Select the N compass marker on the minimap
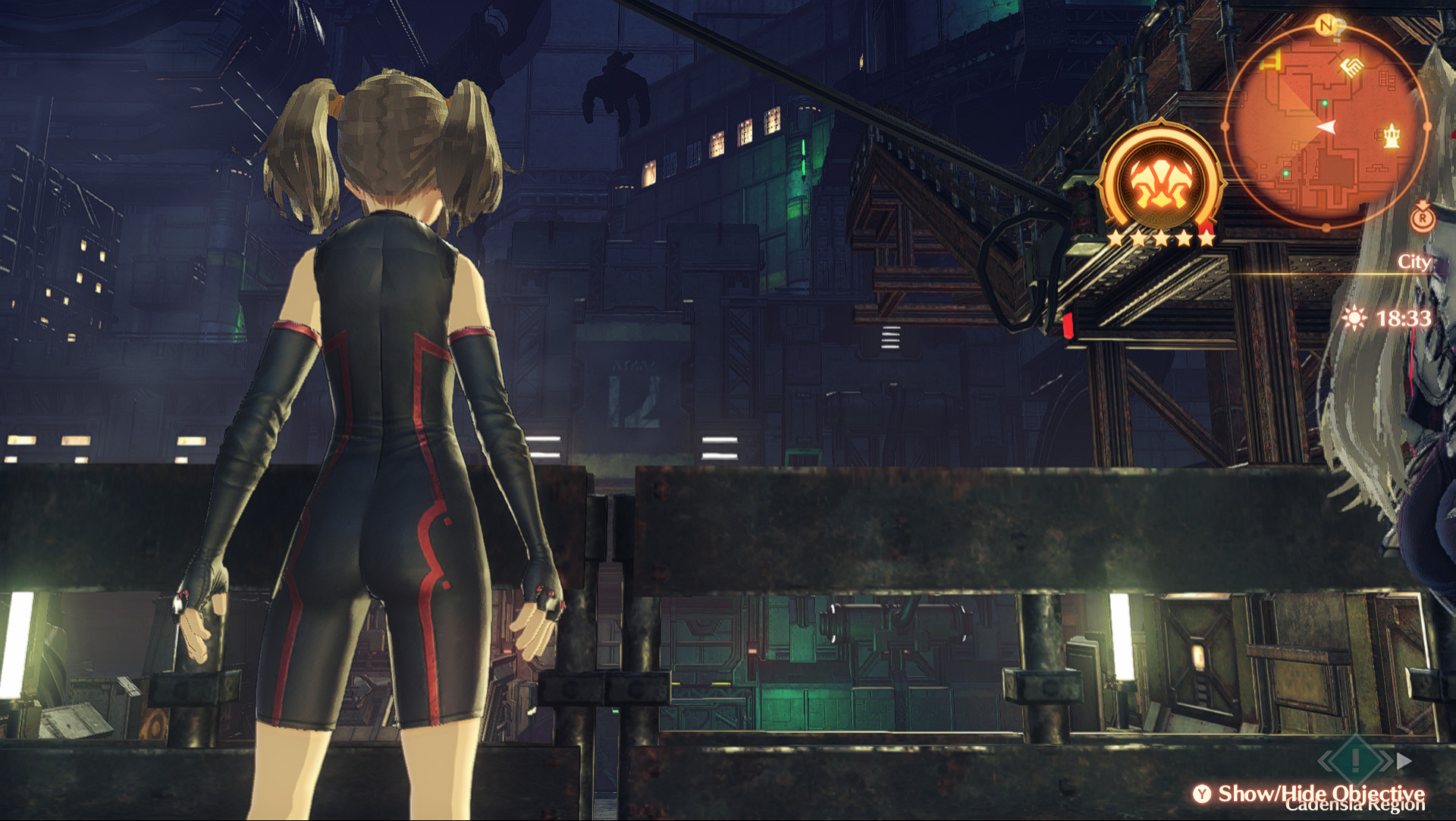This screenshot has width=1456, height=821. [x=1325, y=24]
